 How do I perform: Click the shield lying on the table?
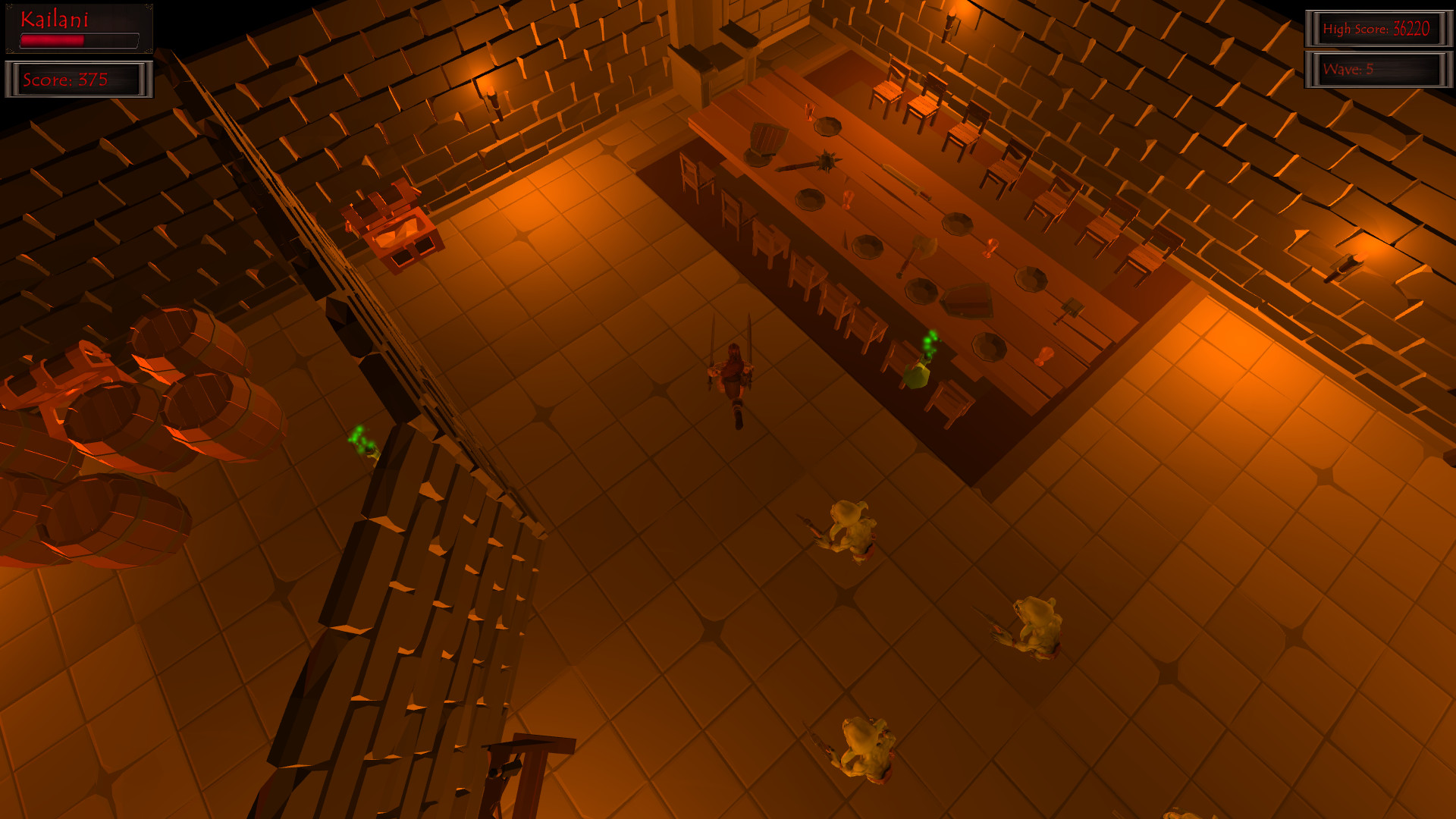click(968, 300)
